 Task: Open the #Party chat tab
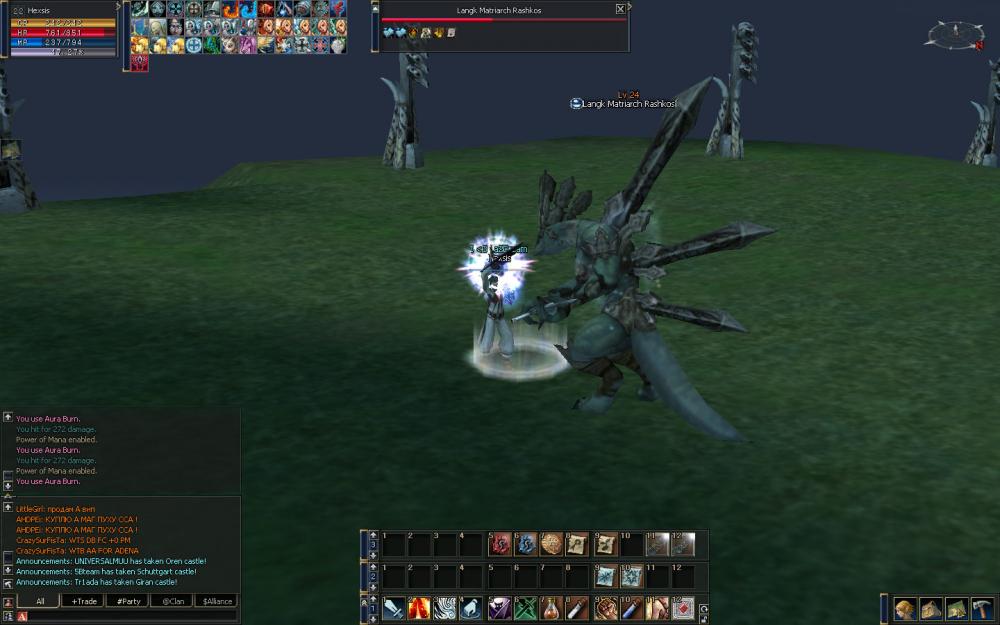(x=128, y=601)
